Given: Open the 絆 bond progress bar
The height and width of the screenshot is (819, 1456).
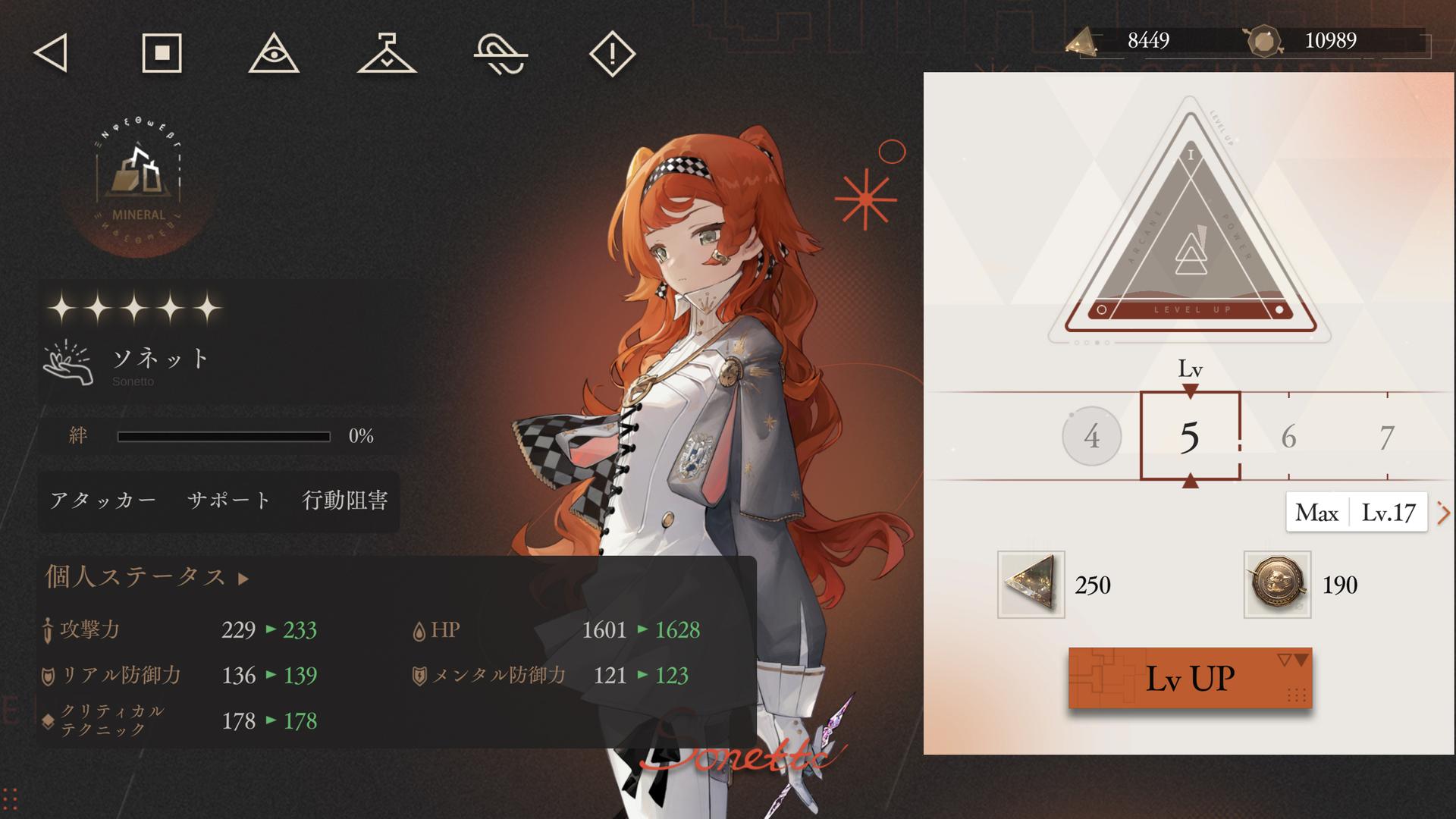Looking at the screenshot, I should (x=224, y=436).
